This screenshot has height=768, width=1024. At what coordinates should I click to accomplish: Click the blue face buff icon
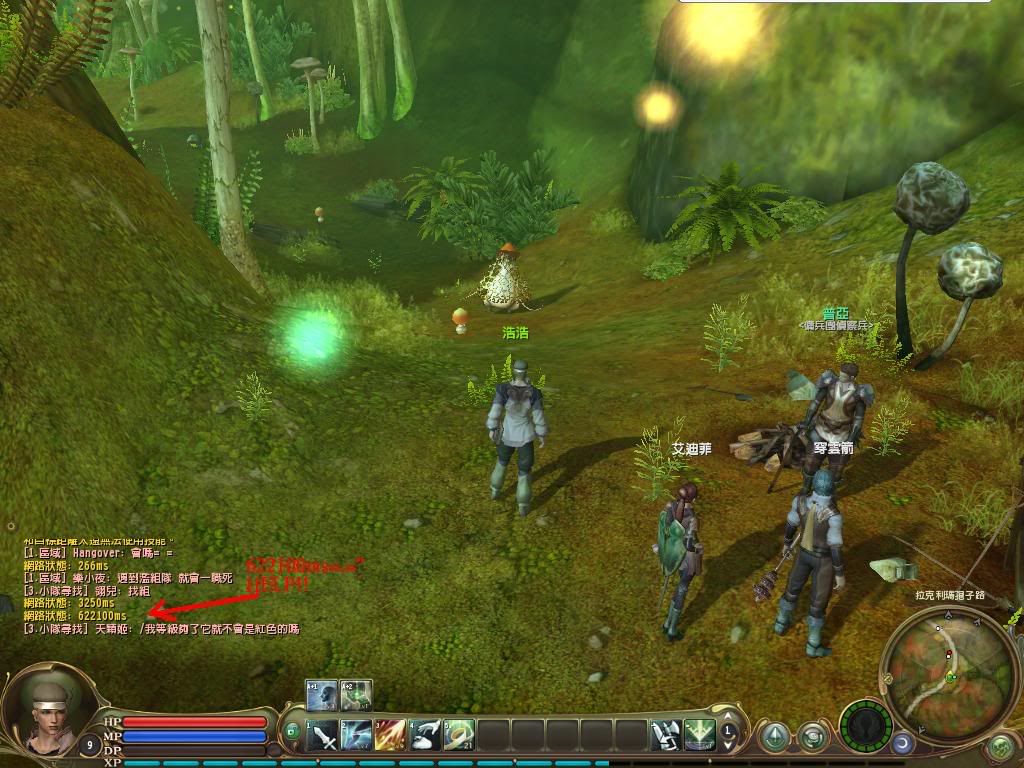(x=321, y=695)
